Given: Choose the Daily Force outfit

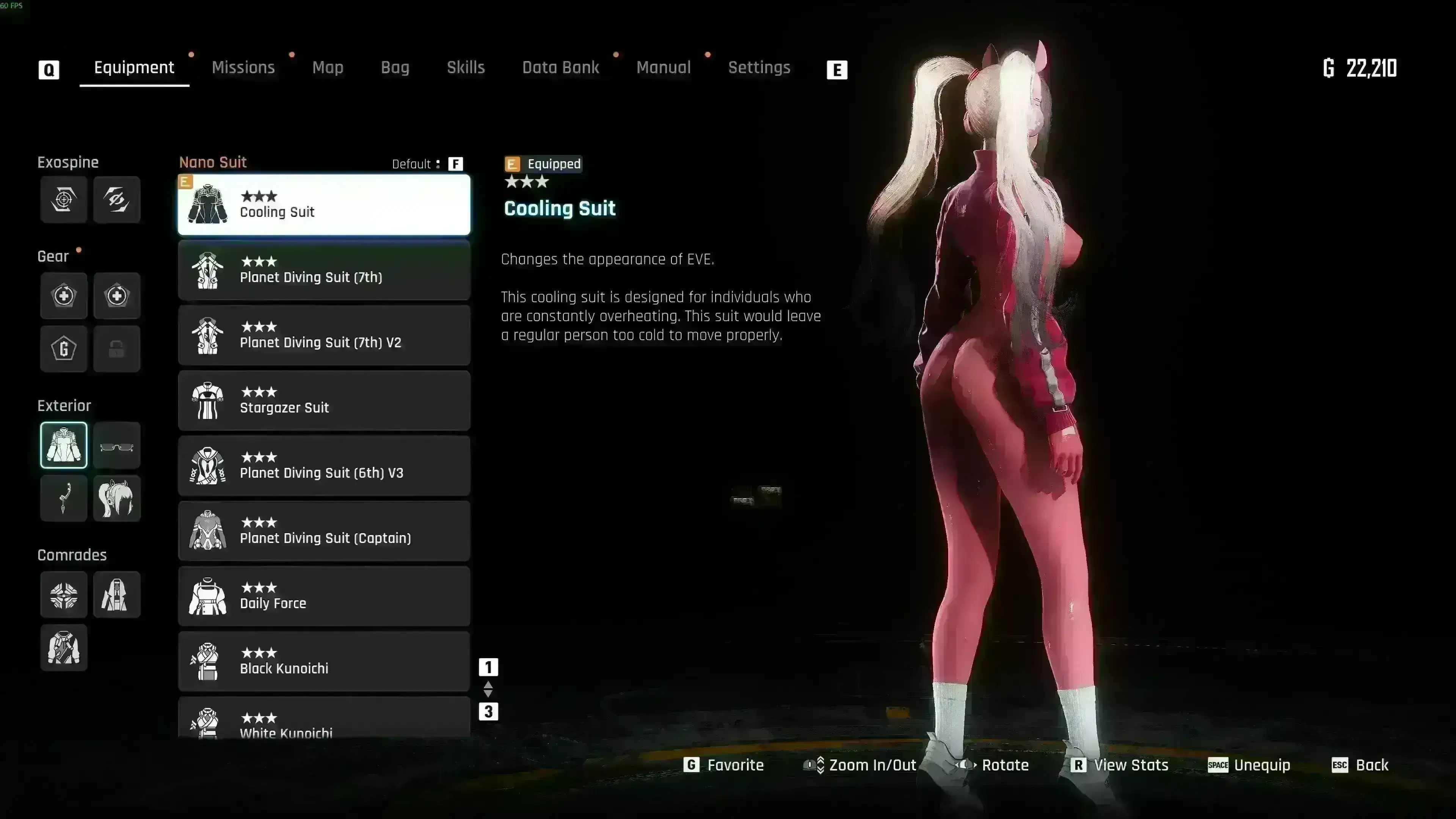Looking at the screenshot, I should (x=324, y=596).
